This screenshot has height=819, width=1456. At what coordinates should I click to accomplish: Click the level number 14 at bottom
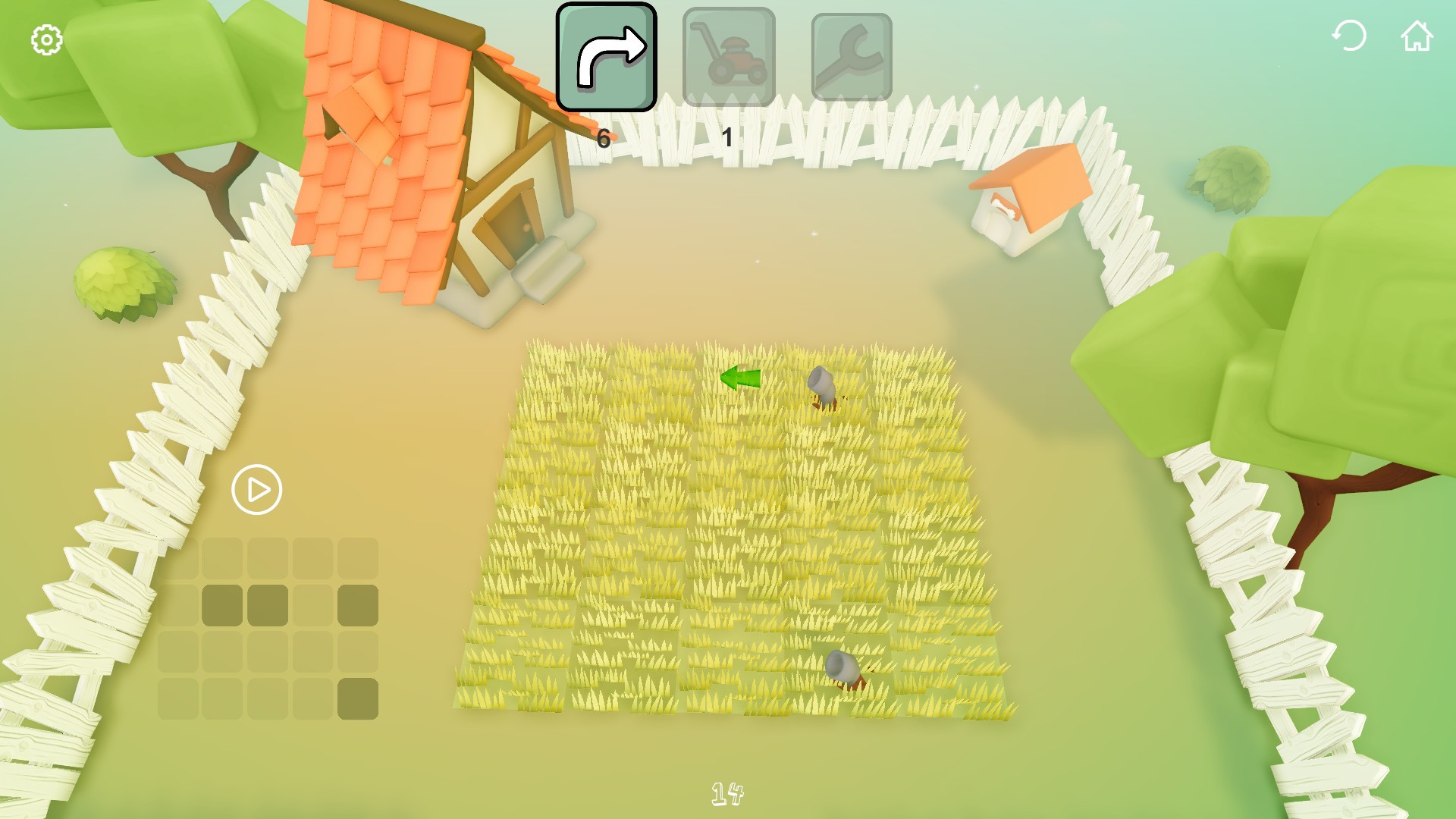pos(726,793)
